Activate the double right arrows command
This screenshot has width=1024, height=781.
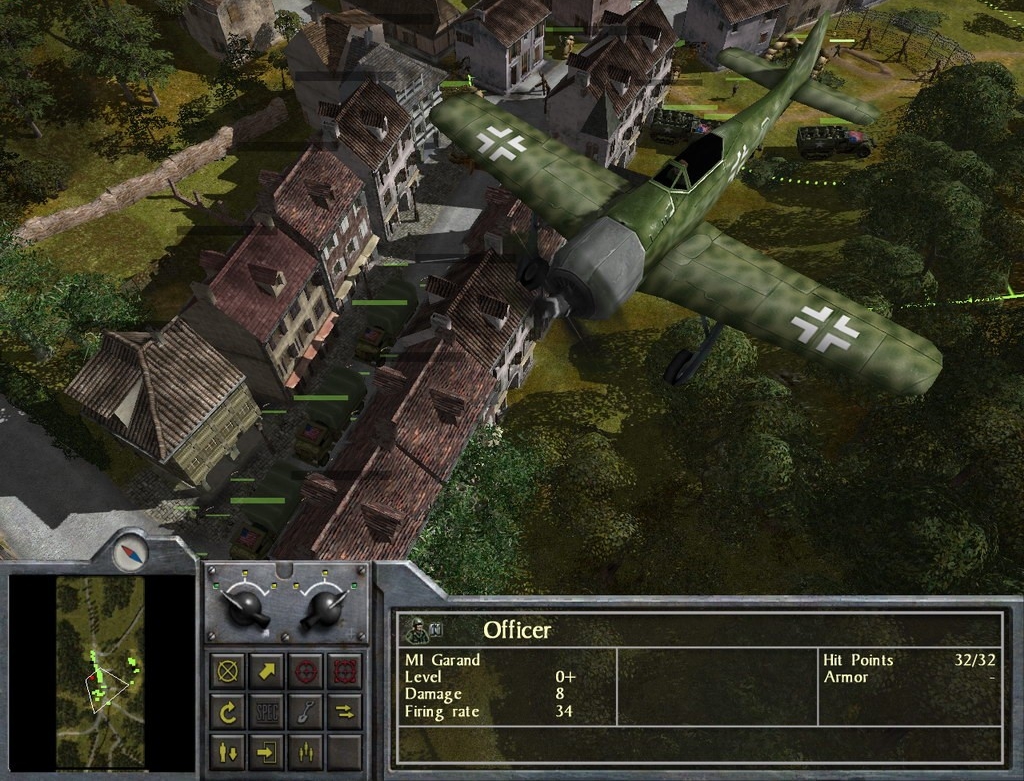(x=344, y=711)
